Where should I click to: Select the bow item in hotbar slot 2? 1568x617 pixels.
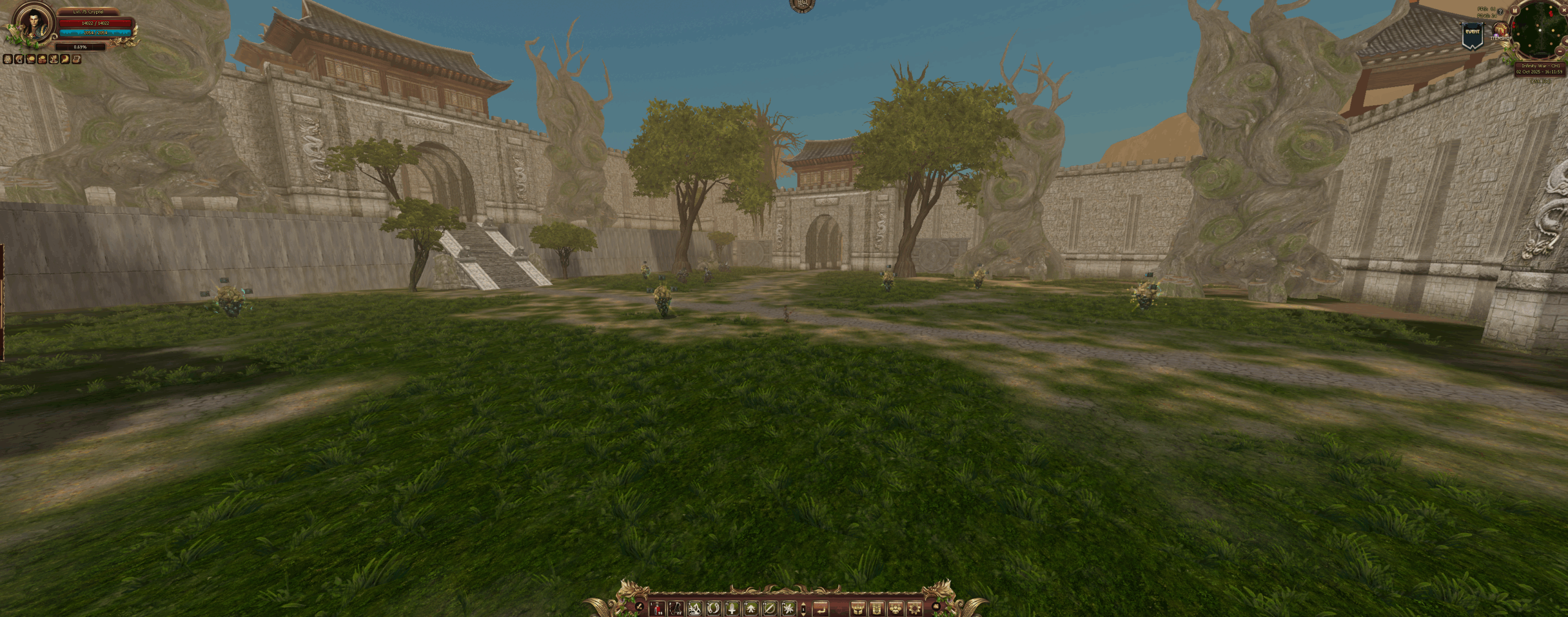[x=676, y=608]
